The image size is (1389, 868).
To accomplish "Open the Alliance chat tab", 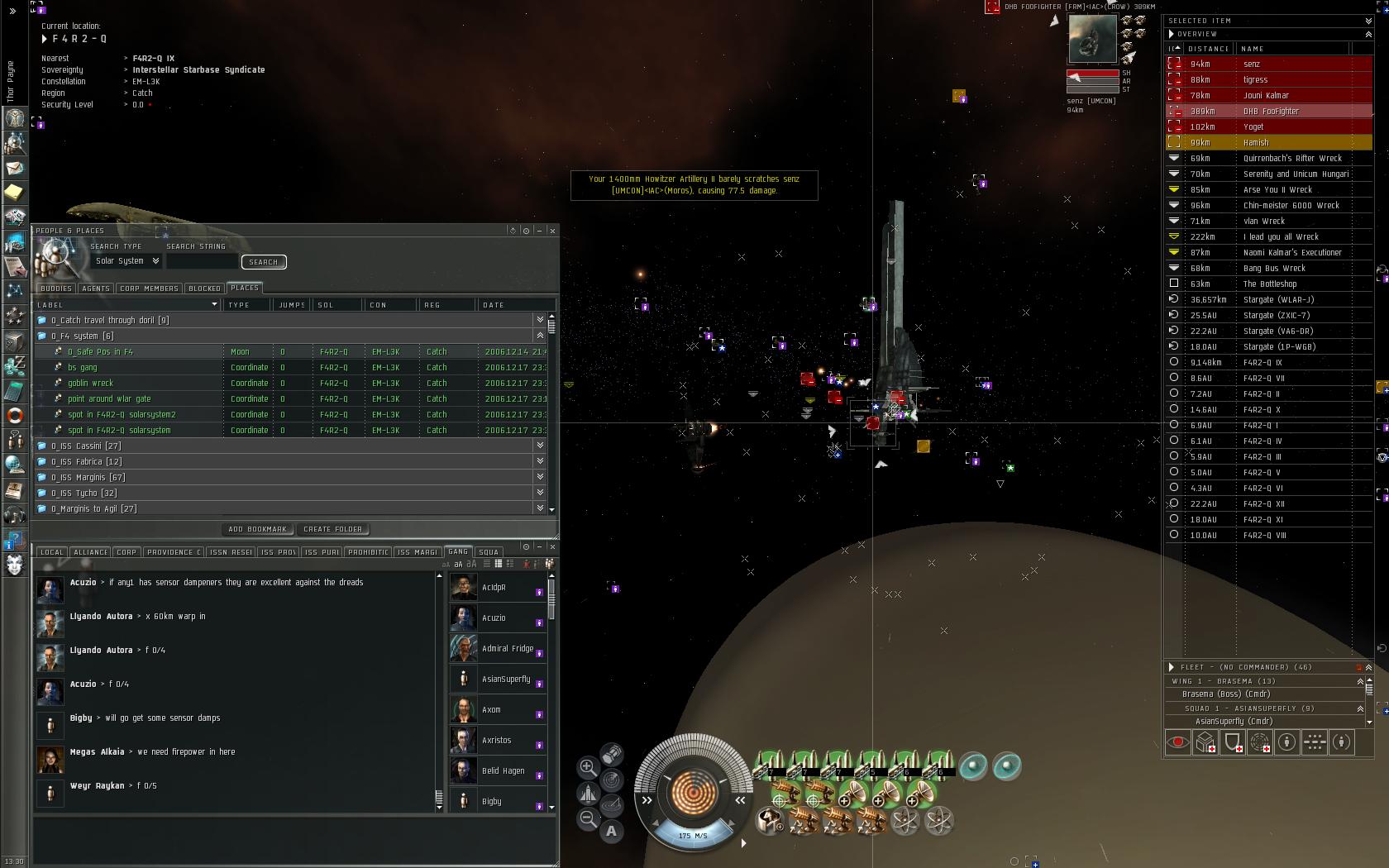I will [90, 552].
